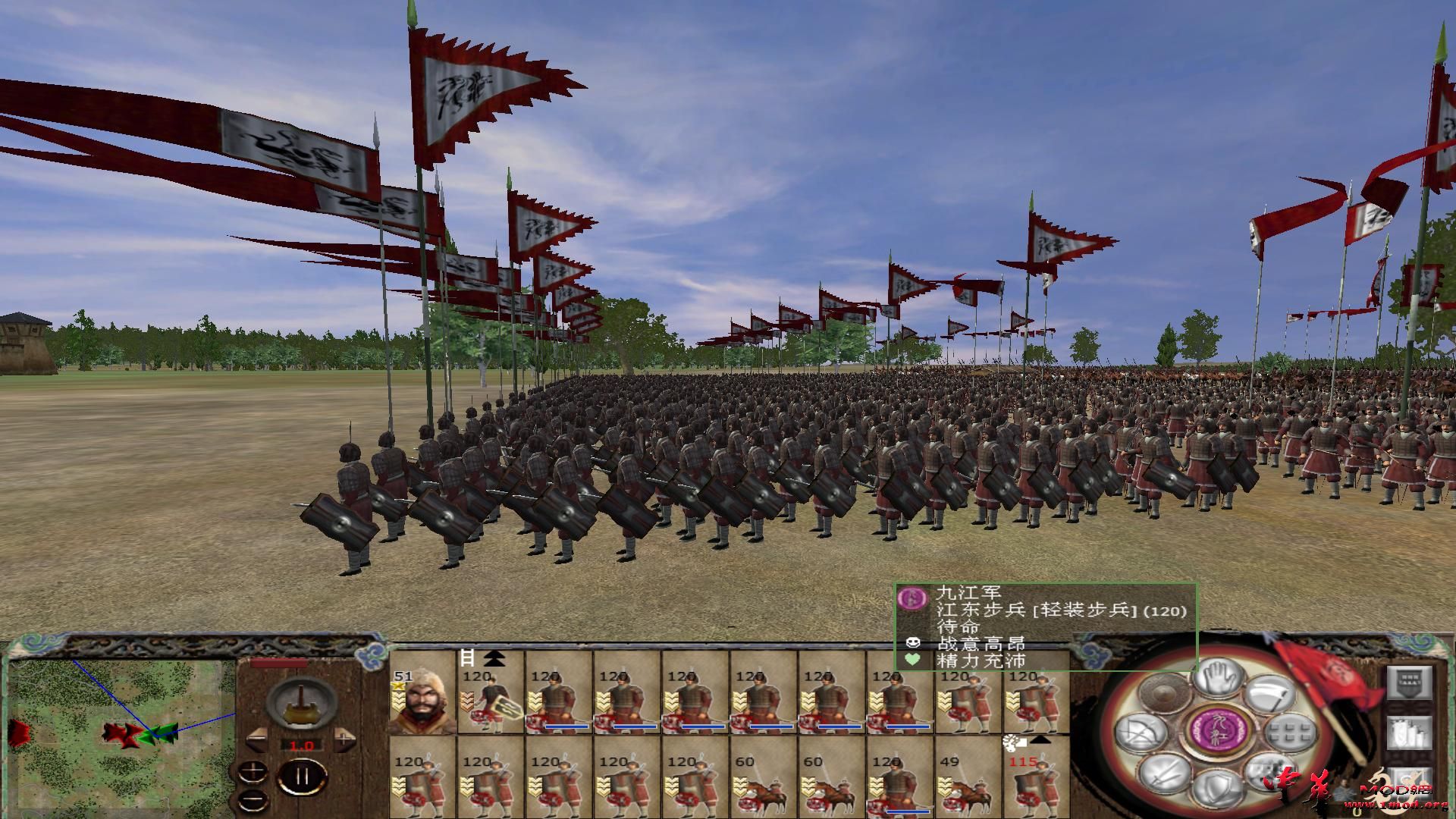The height and width of the screenshot is (819, 1456).
Task: Open the group formations grid icon
Action: pos(1288,732)
